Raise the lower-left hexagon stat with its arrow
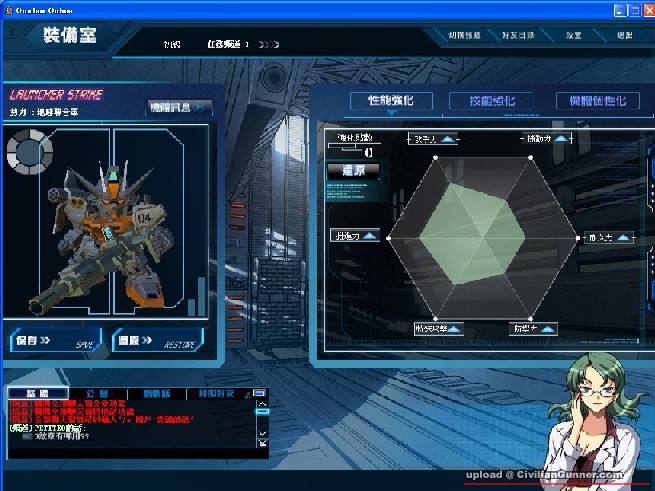Screen dimensions: 655x491 click(x=454, y=328)
